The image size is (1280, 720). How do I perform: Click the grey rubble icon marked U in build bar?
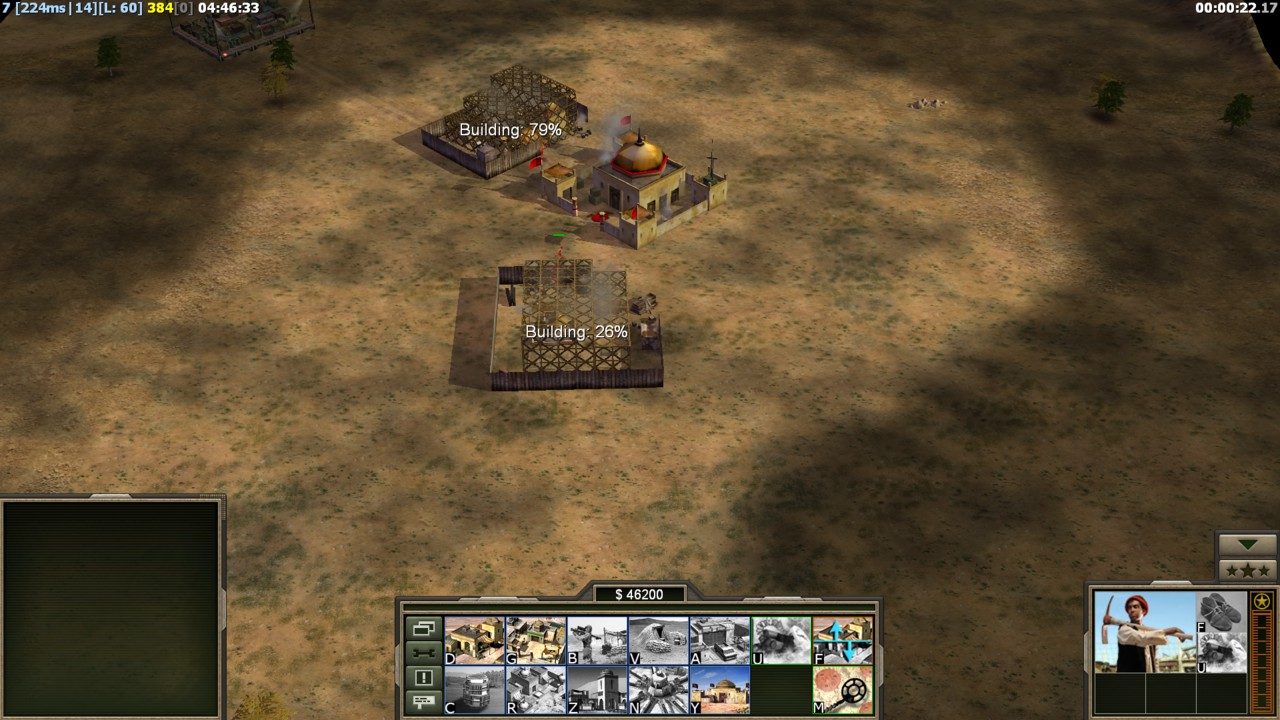pos(782,640)
